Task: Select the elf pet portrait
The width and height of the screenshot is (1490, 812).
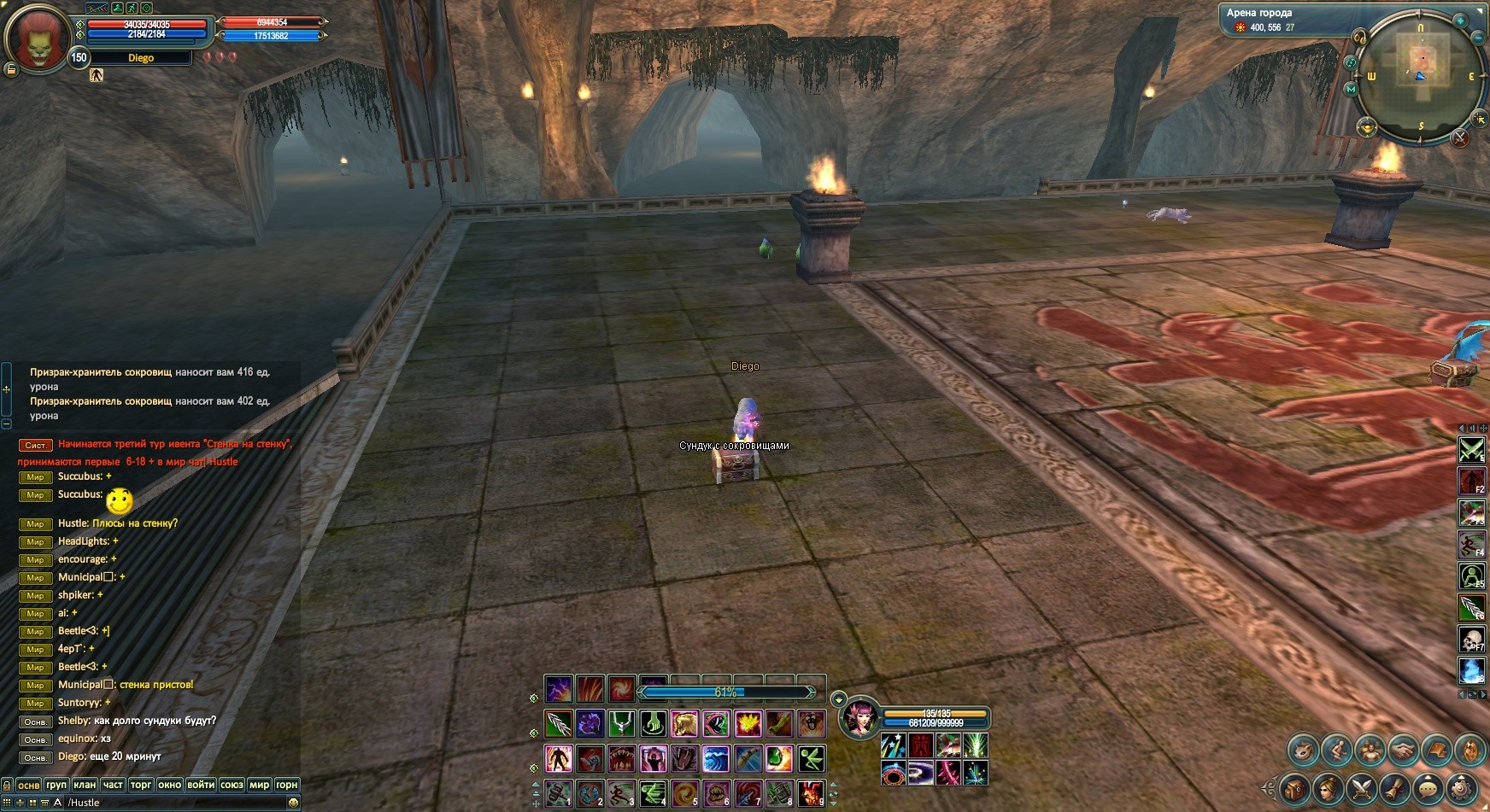Action: 859,718
